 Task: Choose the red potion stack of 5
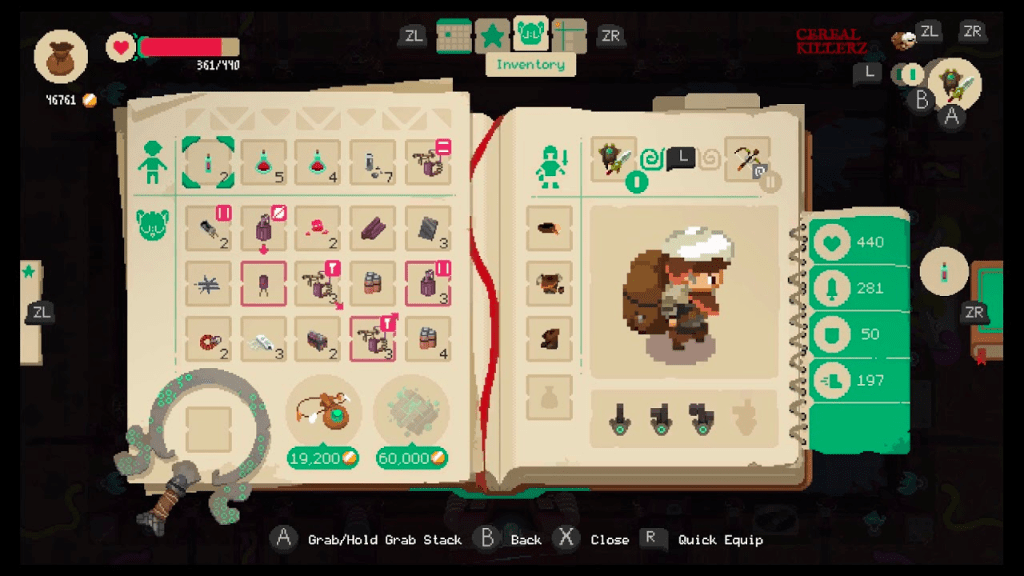[264, 163]
